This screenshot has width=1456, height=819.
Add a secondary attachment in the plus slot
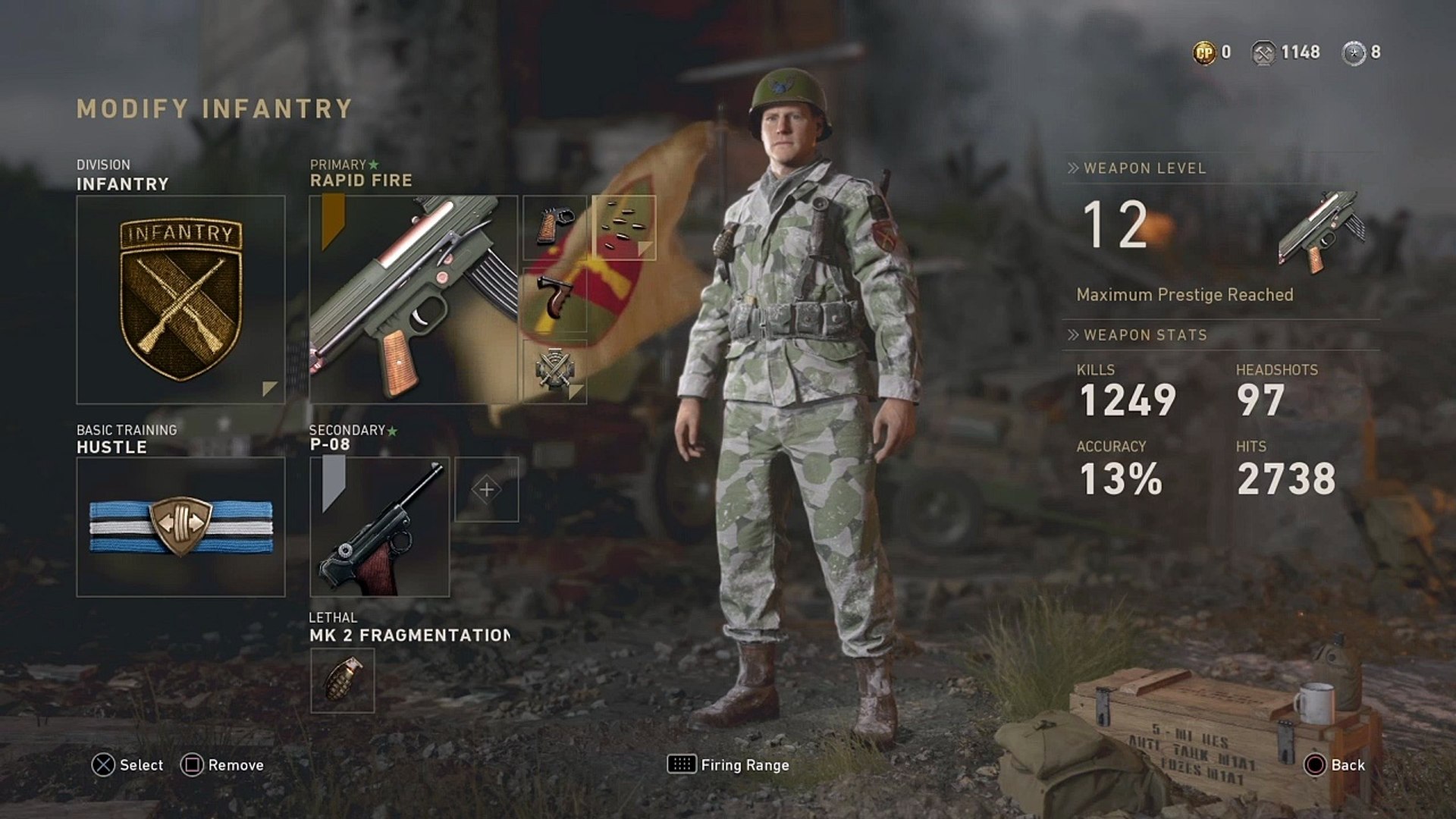(486, 489)
